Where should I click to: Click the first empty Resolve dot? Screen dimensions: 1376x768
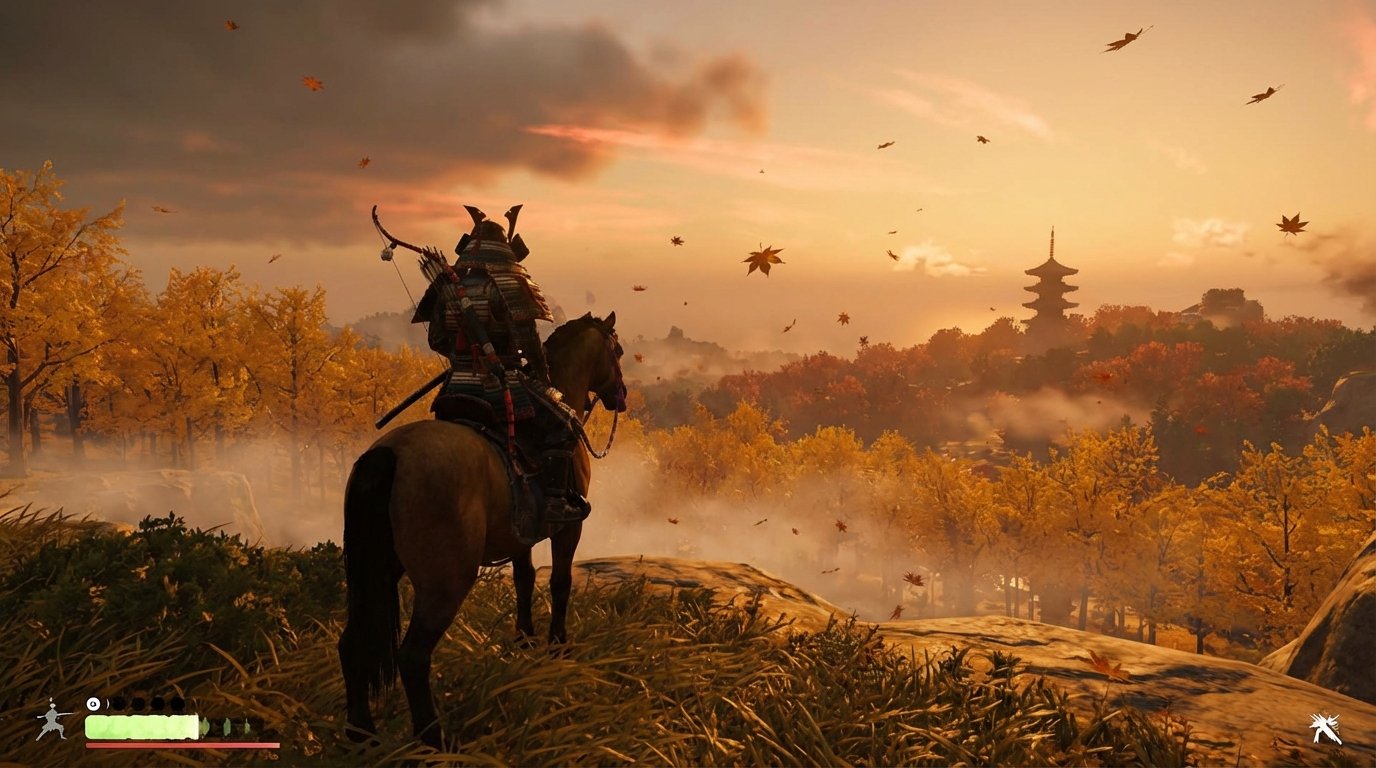118,703
